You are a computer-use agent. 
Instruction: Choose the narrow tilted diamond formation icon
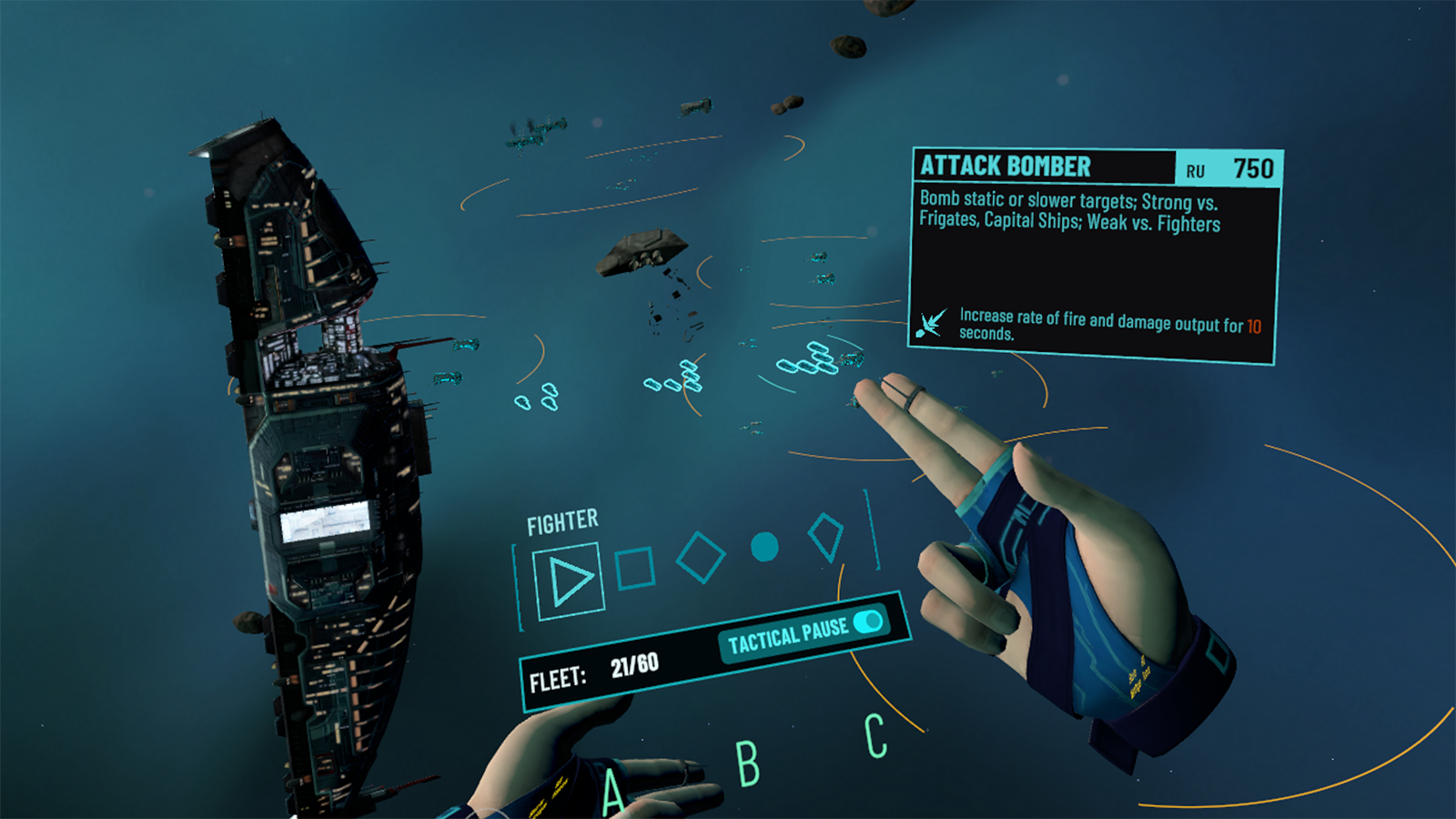point(826,537)
